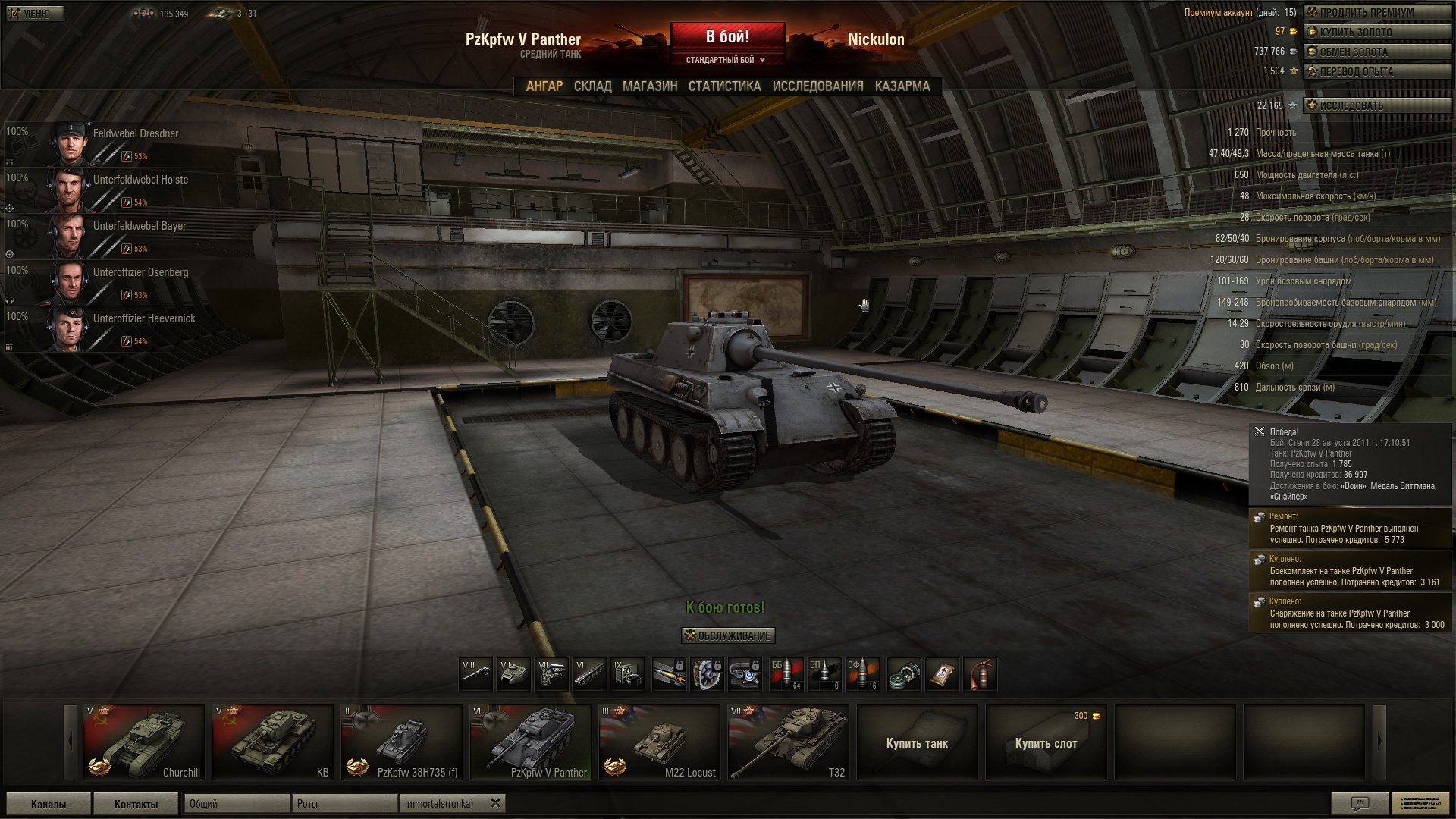The width and height of the screenshot is (1456, 819).
Task: Open the КАЗАРМА tab
Action: (x=902, y=86)
